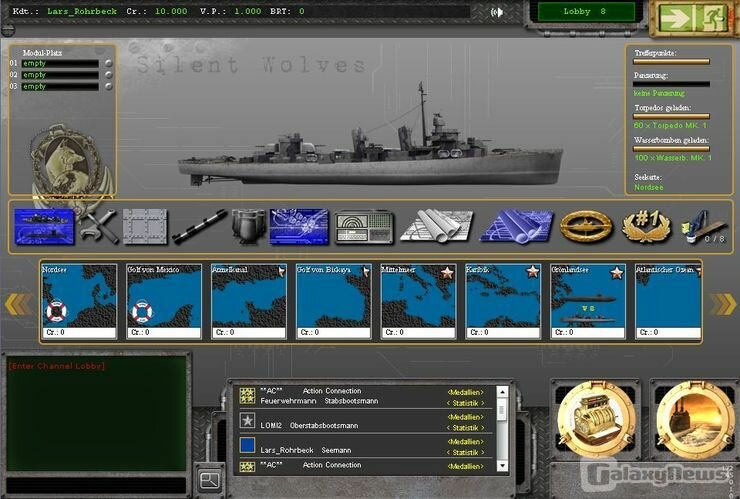Open the #1 laurel ranking icon
Screen dimensions: 740x499
click(x=645, y=226)
